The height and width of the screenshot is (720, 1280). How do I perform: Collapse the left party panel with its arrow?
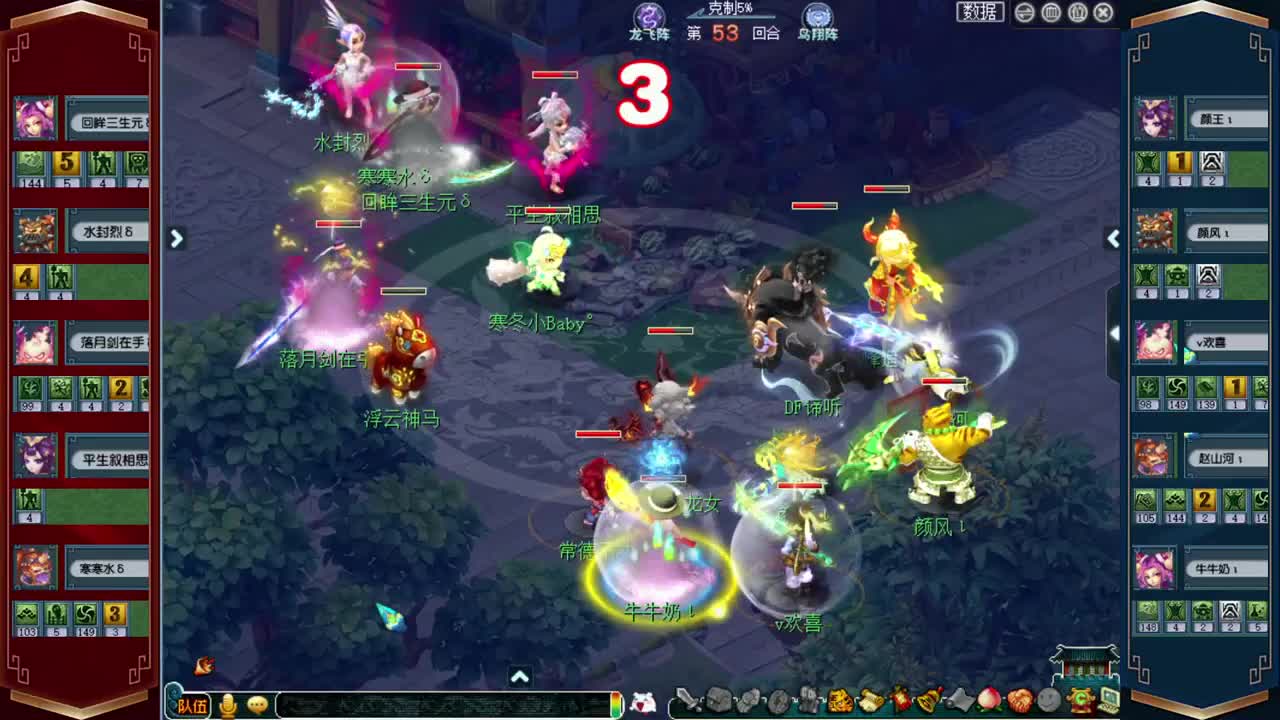pos(177,238)
